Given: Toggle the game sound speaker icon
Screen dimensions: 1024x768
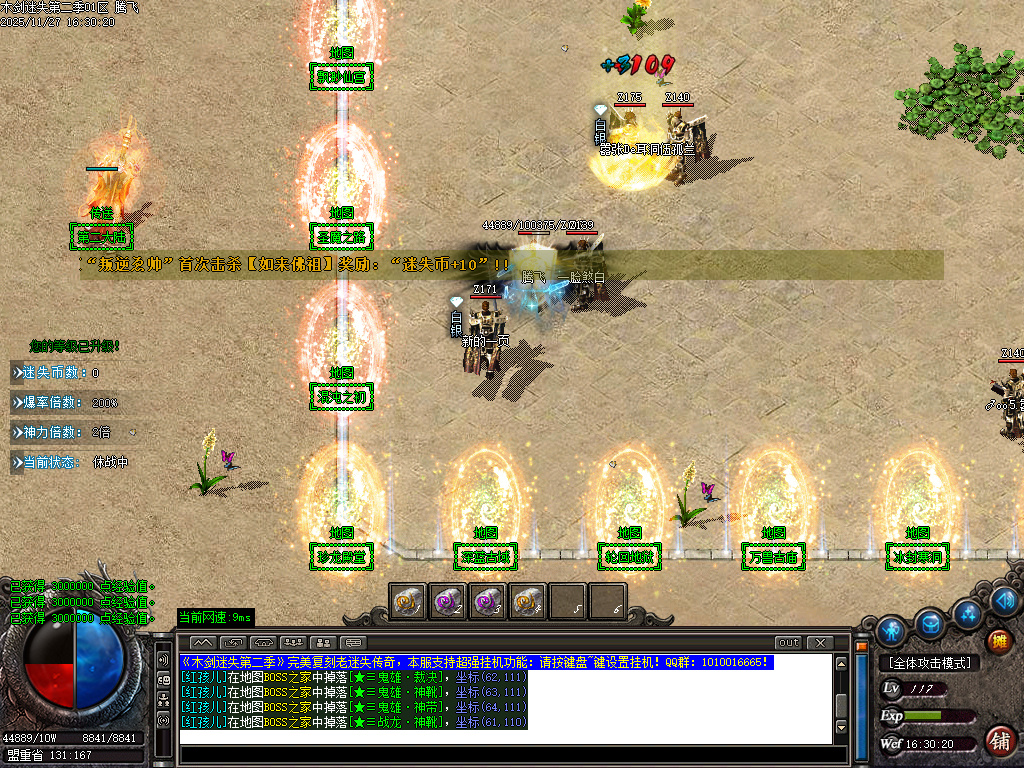Looking at the screenshot, I should 1005,601.
